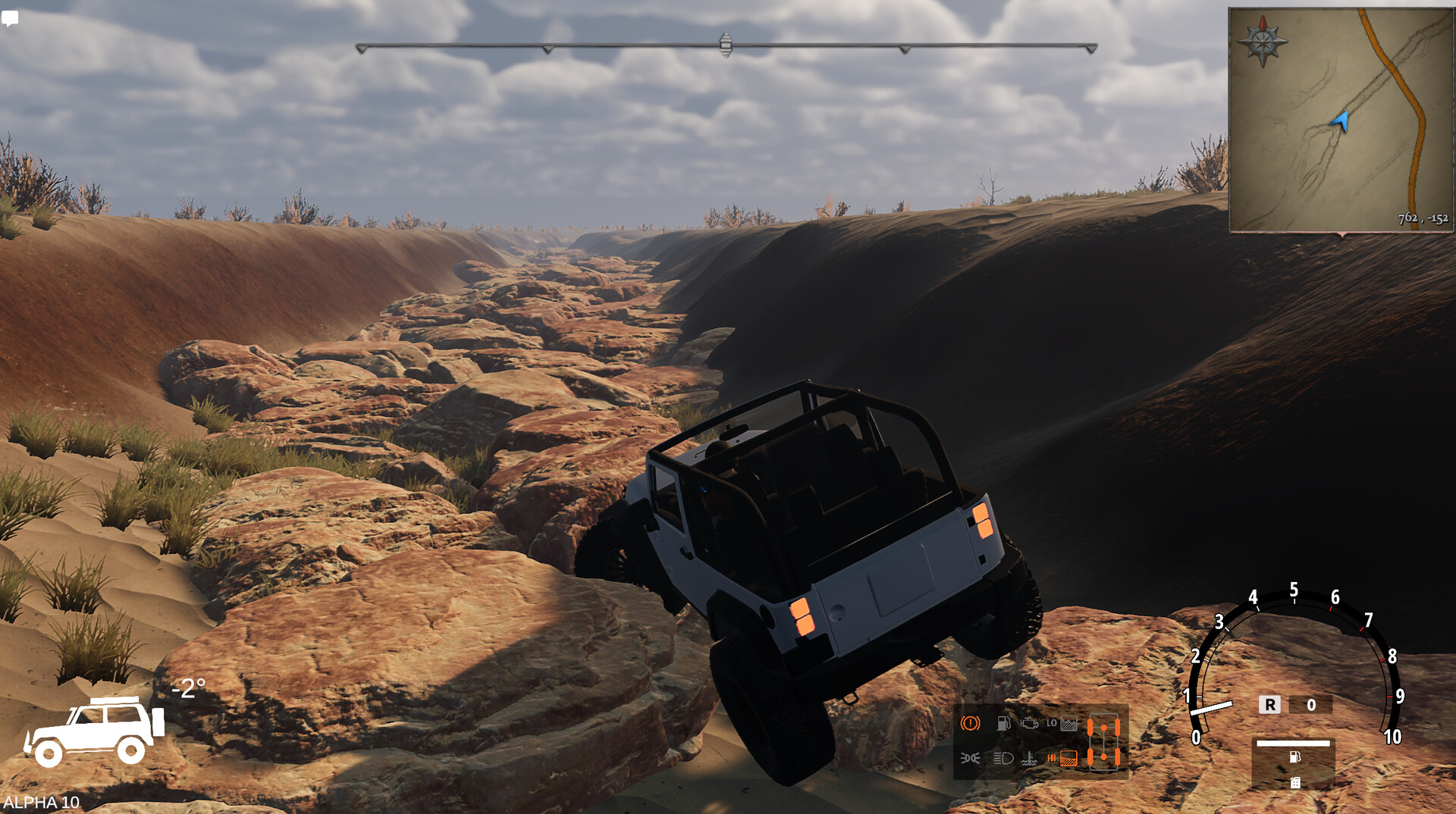Screen dimensions: 1456x814
Task: Click the handbrake warning icon
Action: tap(970, 724)
